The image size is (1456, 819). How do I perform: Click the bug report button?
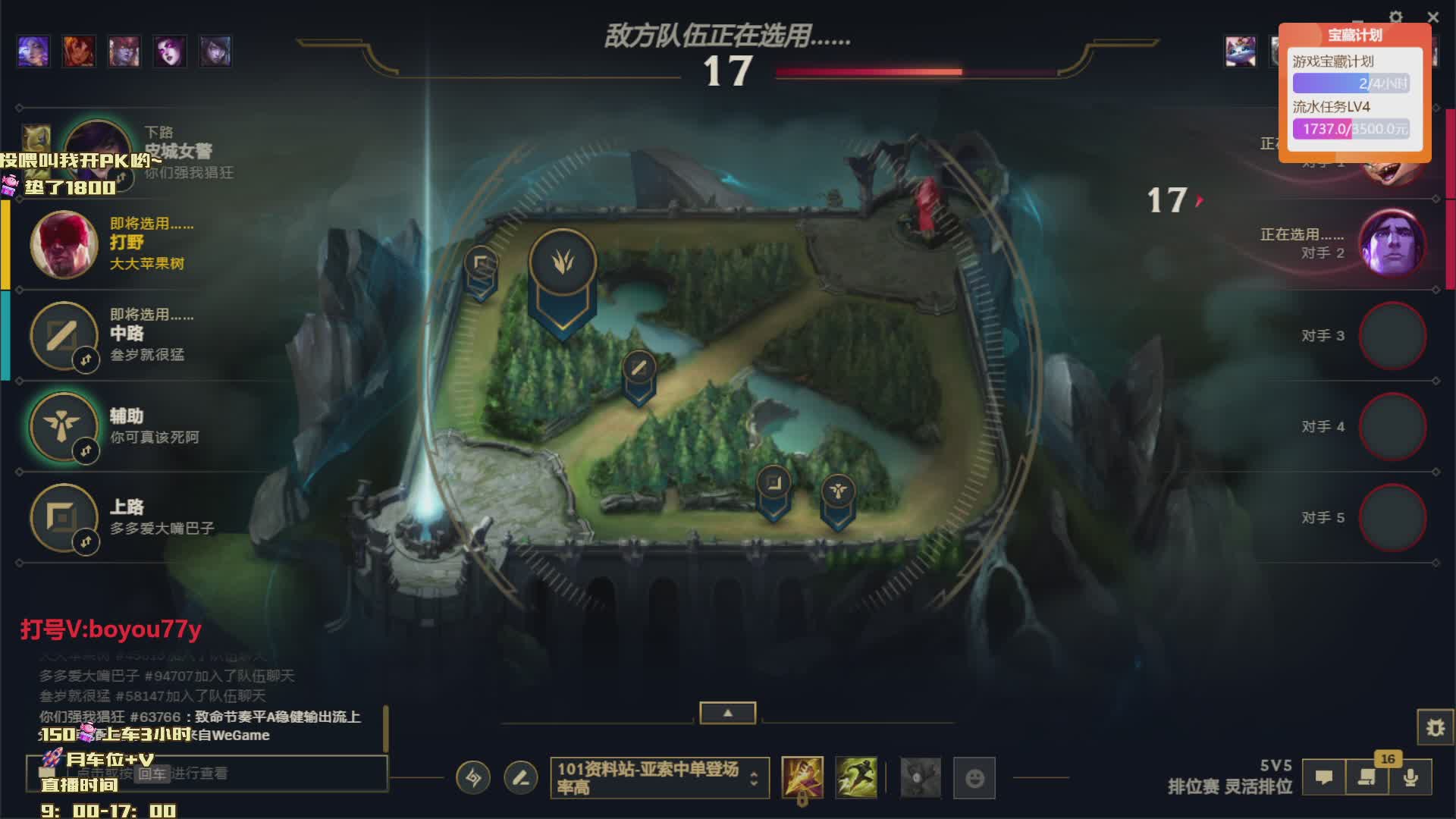[1435, 728]
